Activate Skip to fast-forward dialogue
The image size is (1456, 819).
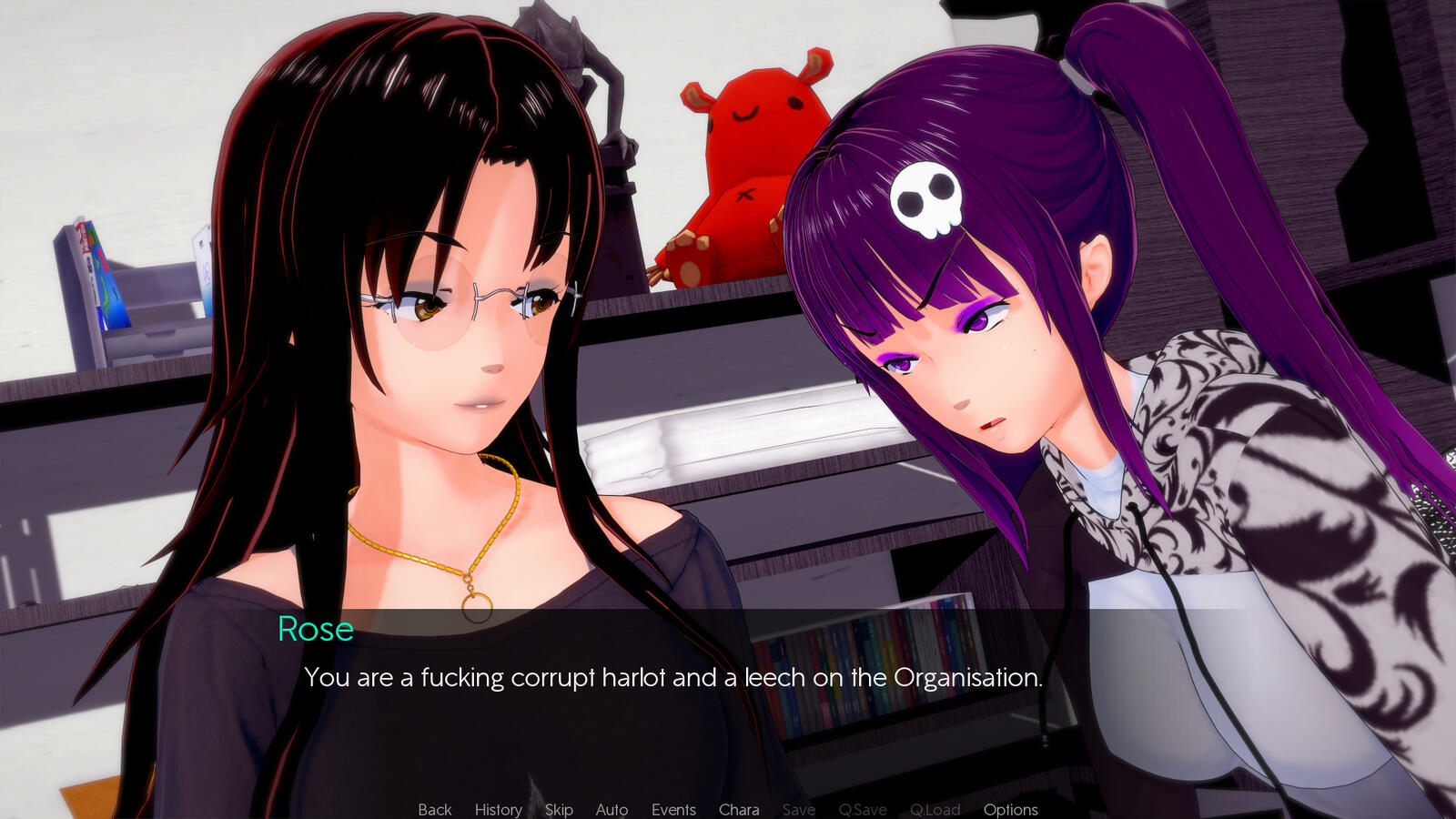click(x=559, y=809)
